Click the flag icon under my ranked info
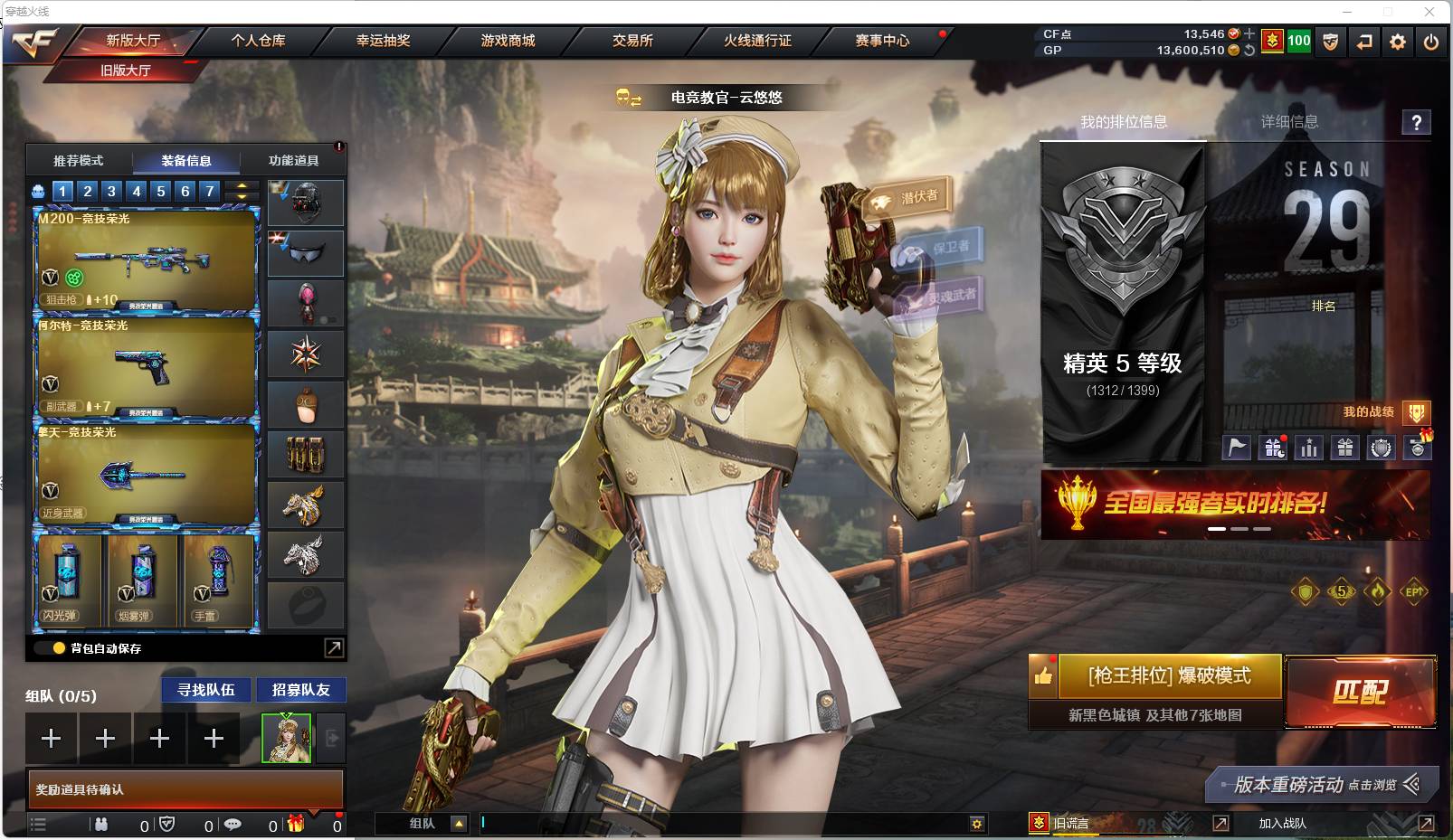The image size is (1453, 840). point(1237,447)
